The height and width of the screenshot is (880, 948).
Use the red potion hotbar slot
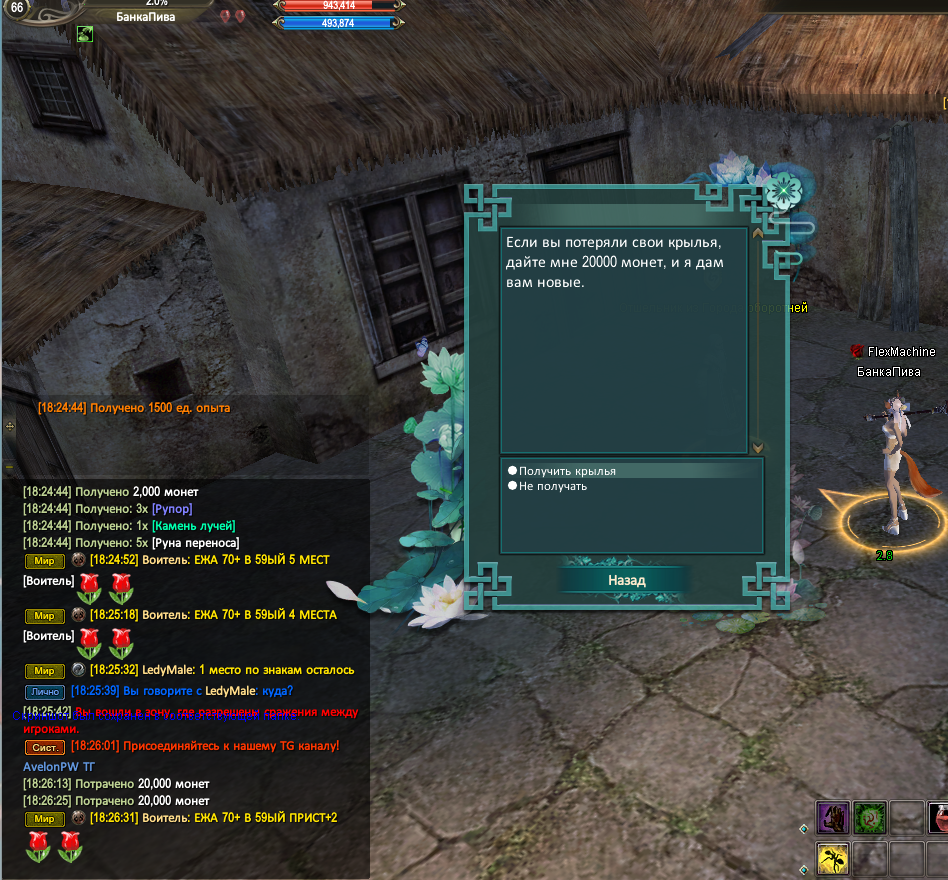click(939, 817)
